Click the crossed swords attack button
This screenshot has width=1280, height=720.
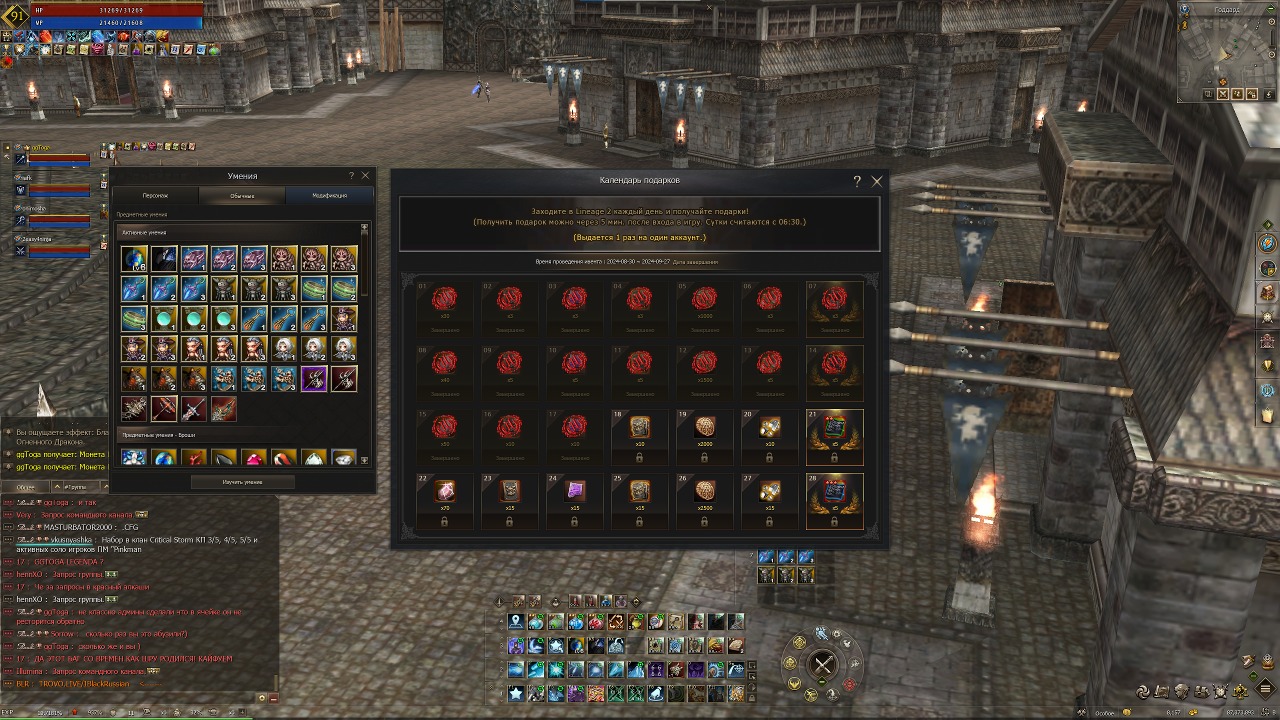[x=823, y=664]
